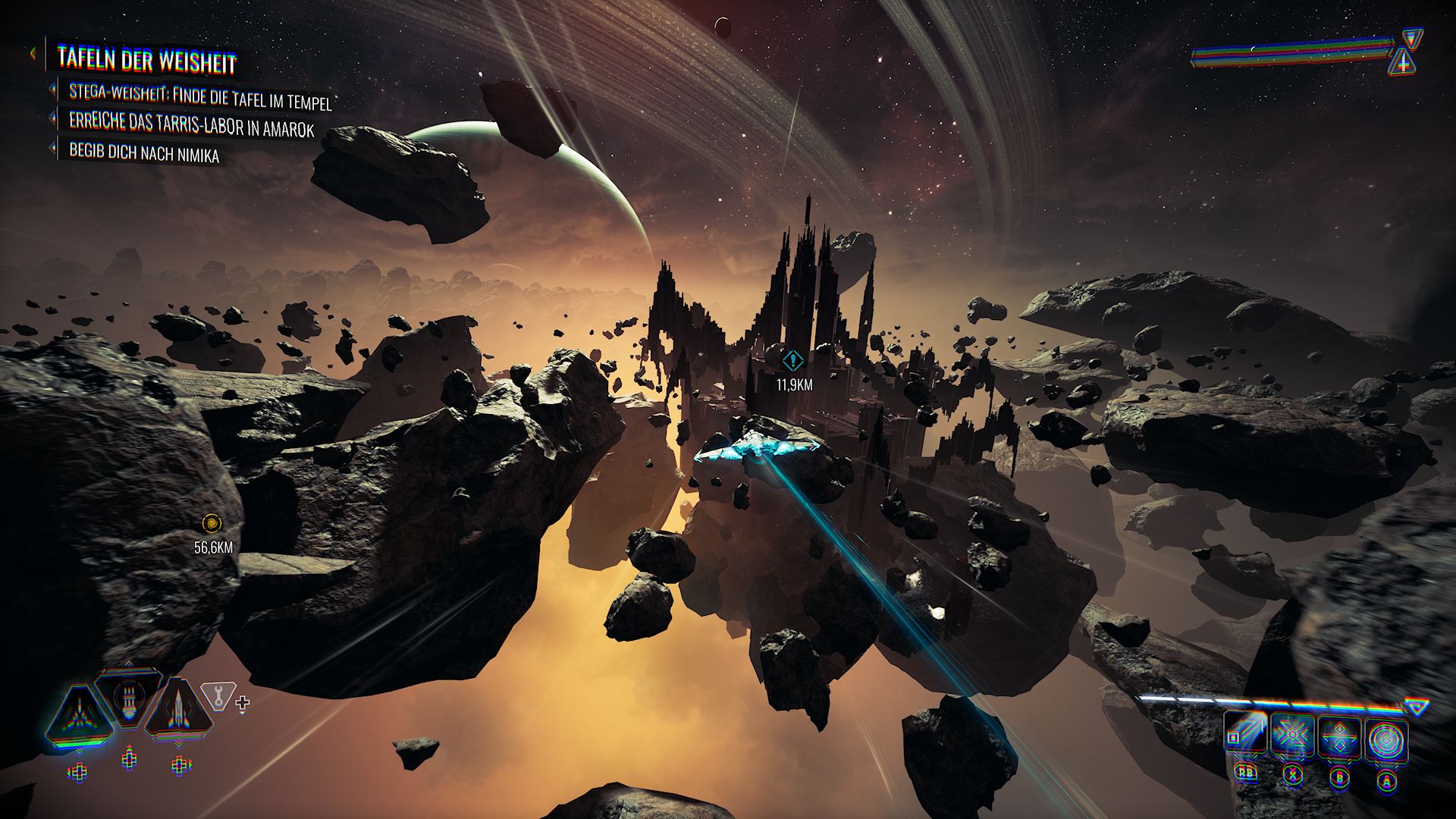Select the Tarris-Labor in Amarok objective

click(x=191, y=124)
